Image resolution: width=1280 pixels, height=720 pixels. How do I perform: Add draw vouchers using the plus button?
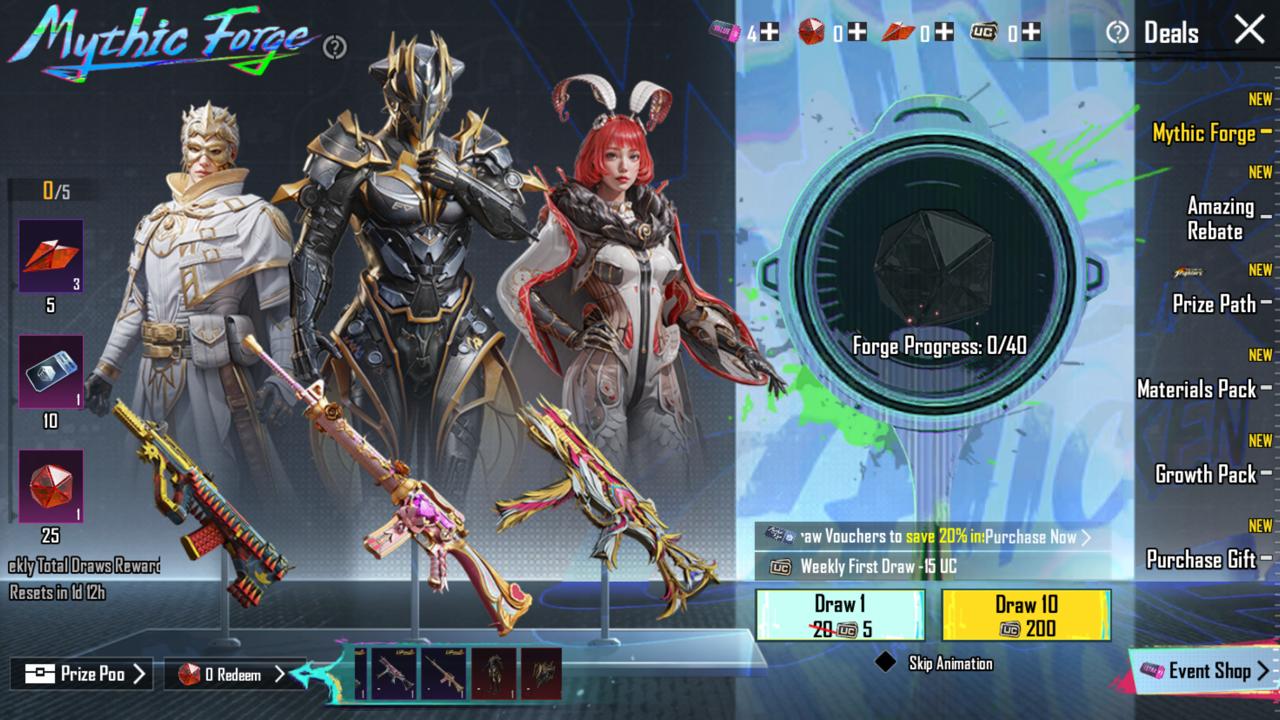(x=769, y=33)
